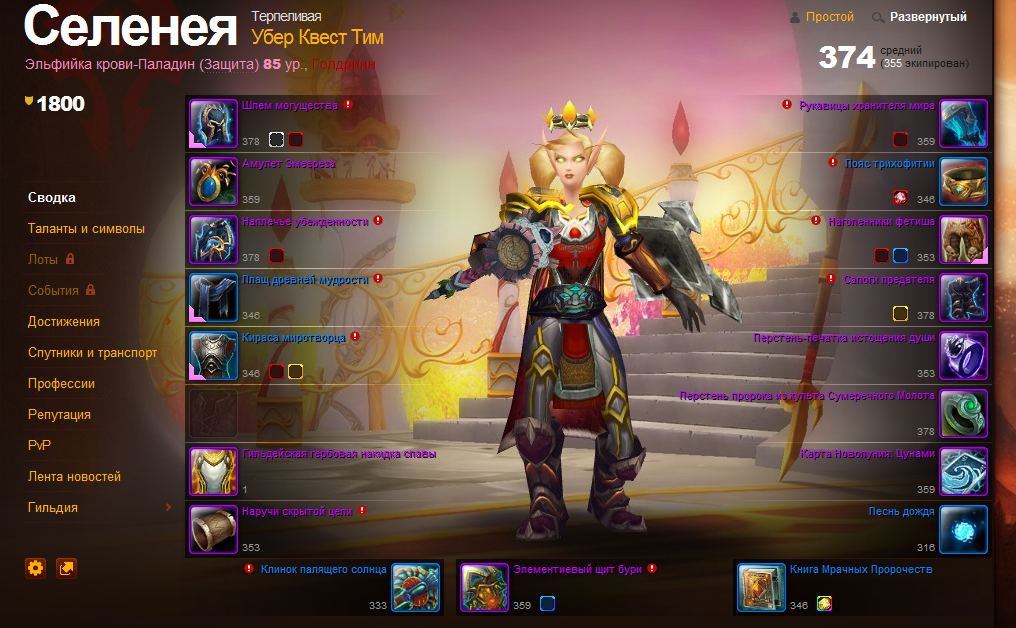Inspect the Амулет Змеереза necklace icon
The height and width of the screenshot is (628, 1016).
[x=214, y=182]
